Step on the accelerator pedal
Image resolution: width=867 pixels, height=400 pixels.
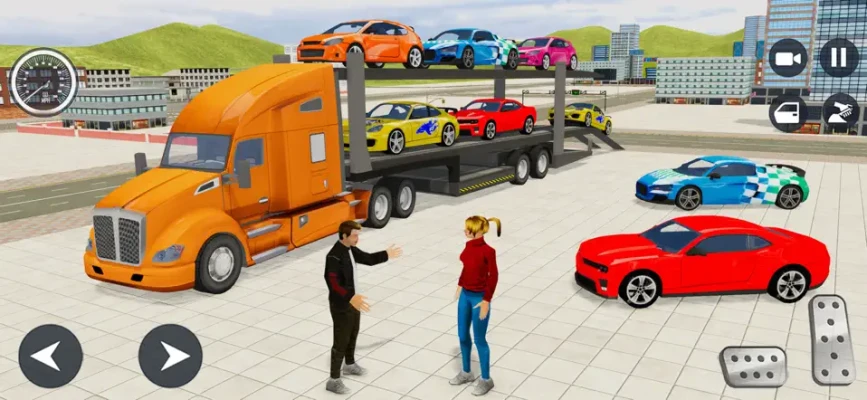coord(831,339)
